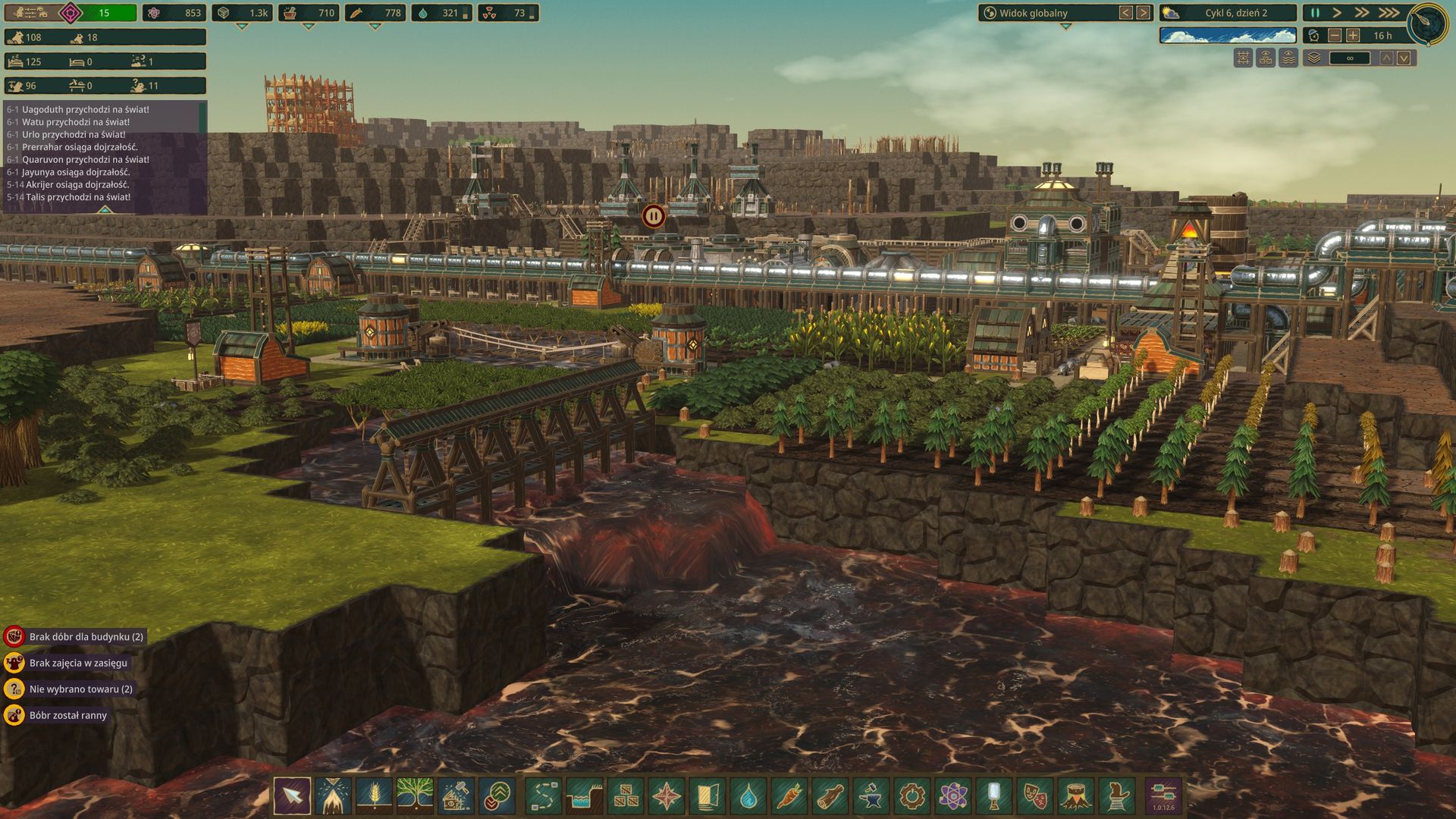1456x819 pixels.
Task: Open the crop field planting tool
Action: [x=374, y=796]
